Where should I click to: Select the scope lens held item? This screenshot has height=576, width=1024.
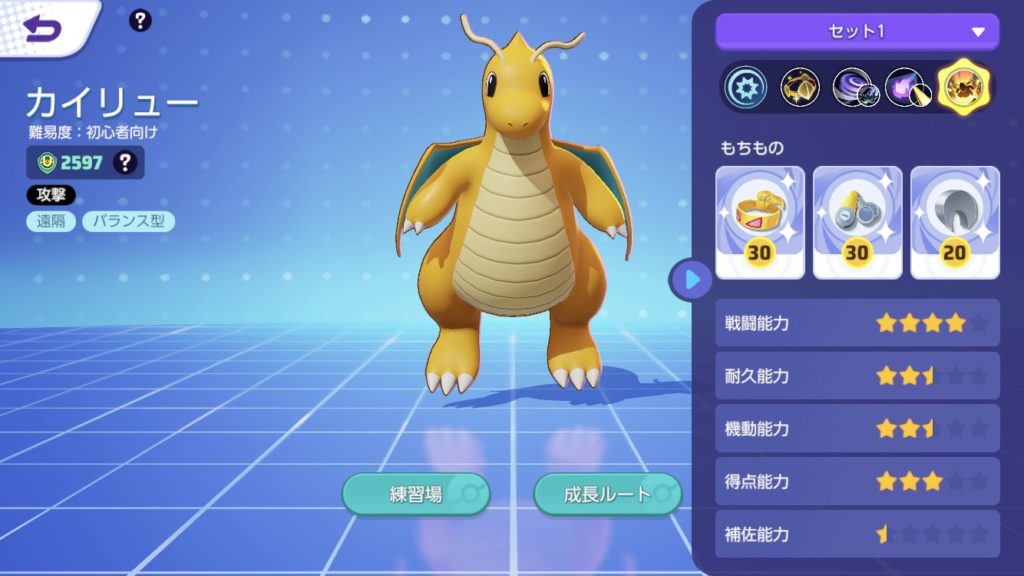pyautogui.click(x=857, y=222)
